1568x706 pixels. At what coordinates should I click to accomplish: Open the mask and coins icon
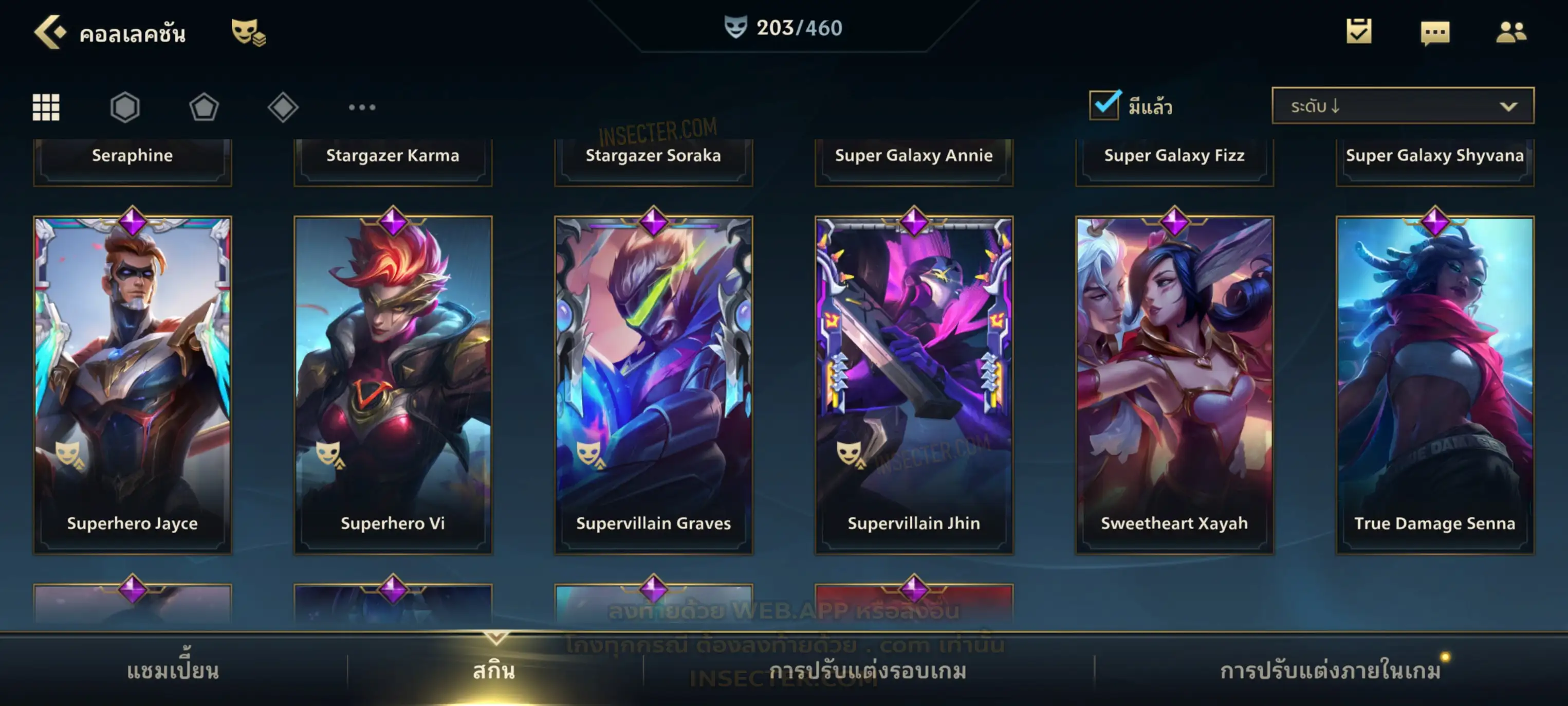click(248, 32)
